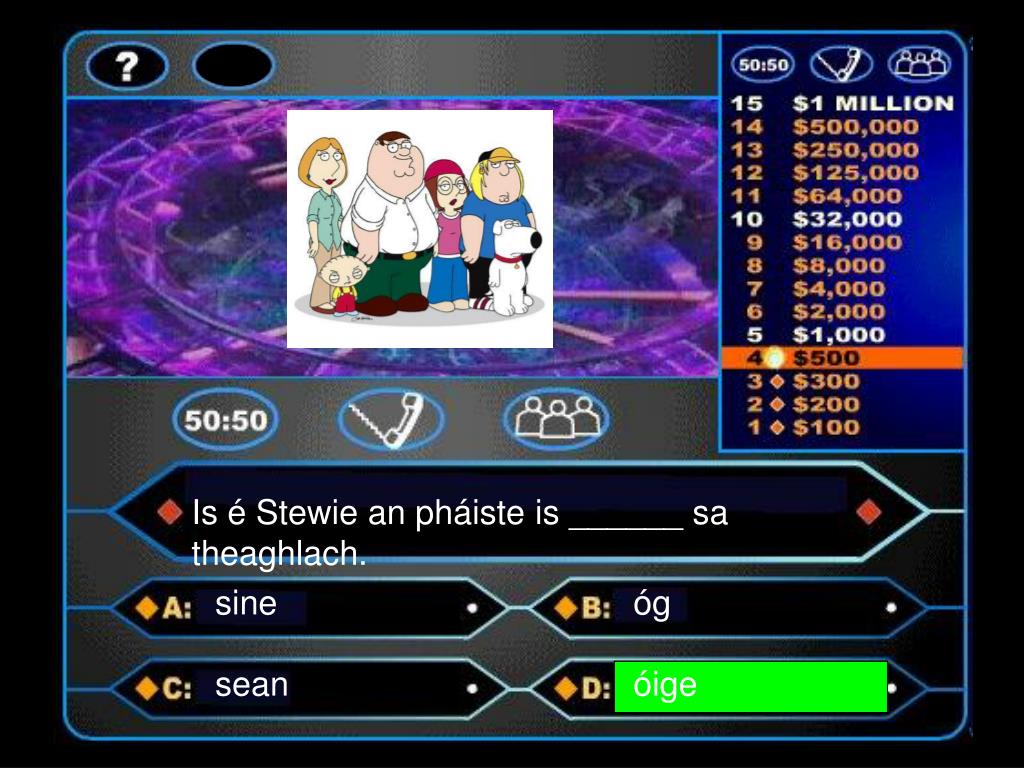Screen dimensions: 1024x768
Task: Ask the audience with the large lifeline button
Action: click(x=555, y=419)
